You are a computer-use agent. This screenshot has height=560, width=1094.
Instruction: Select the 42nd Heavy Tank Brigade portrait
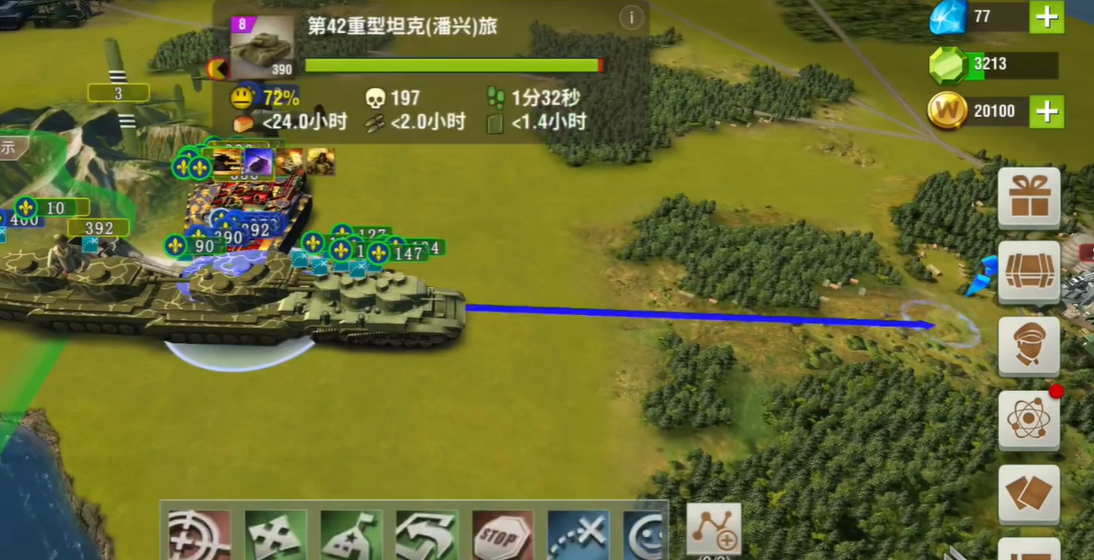(262, 46)
